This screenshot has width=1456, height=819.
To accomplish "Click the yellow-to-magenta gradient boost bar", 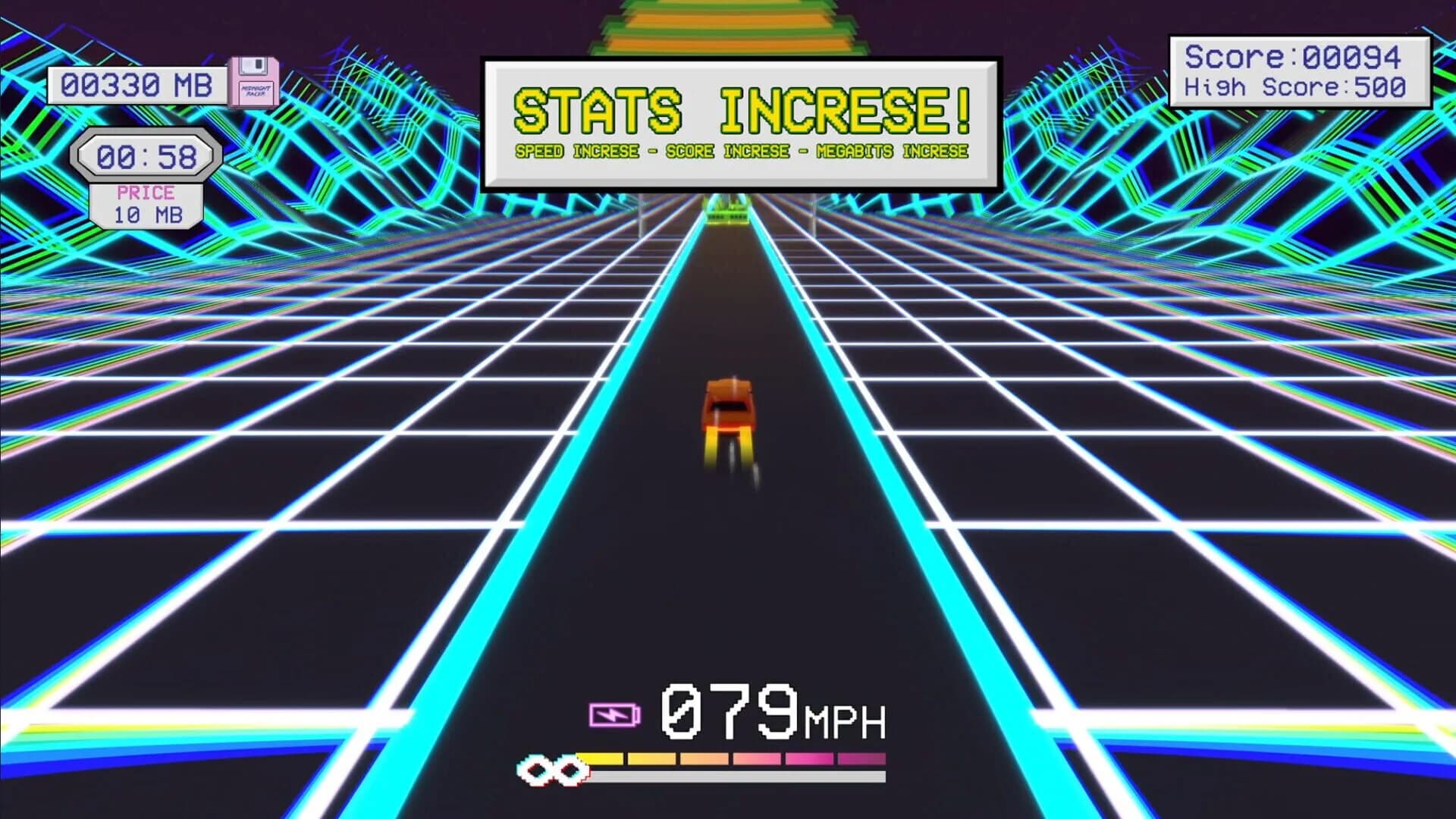I will coord(732,761).
